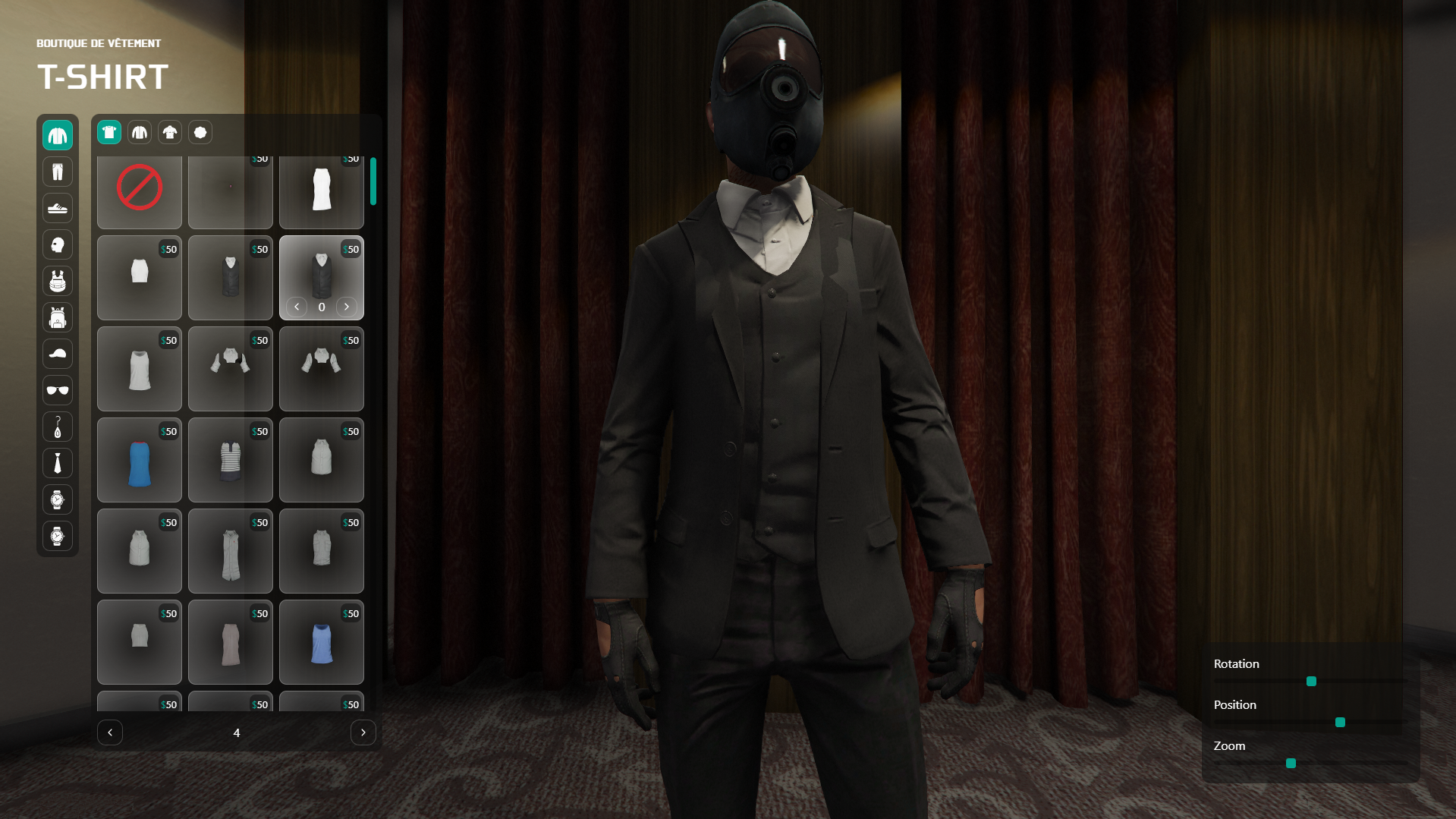
Task: Select the mask category icon
Action: click(x=58, y=244)
